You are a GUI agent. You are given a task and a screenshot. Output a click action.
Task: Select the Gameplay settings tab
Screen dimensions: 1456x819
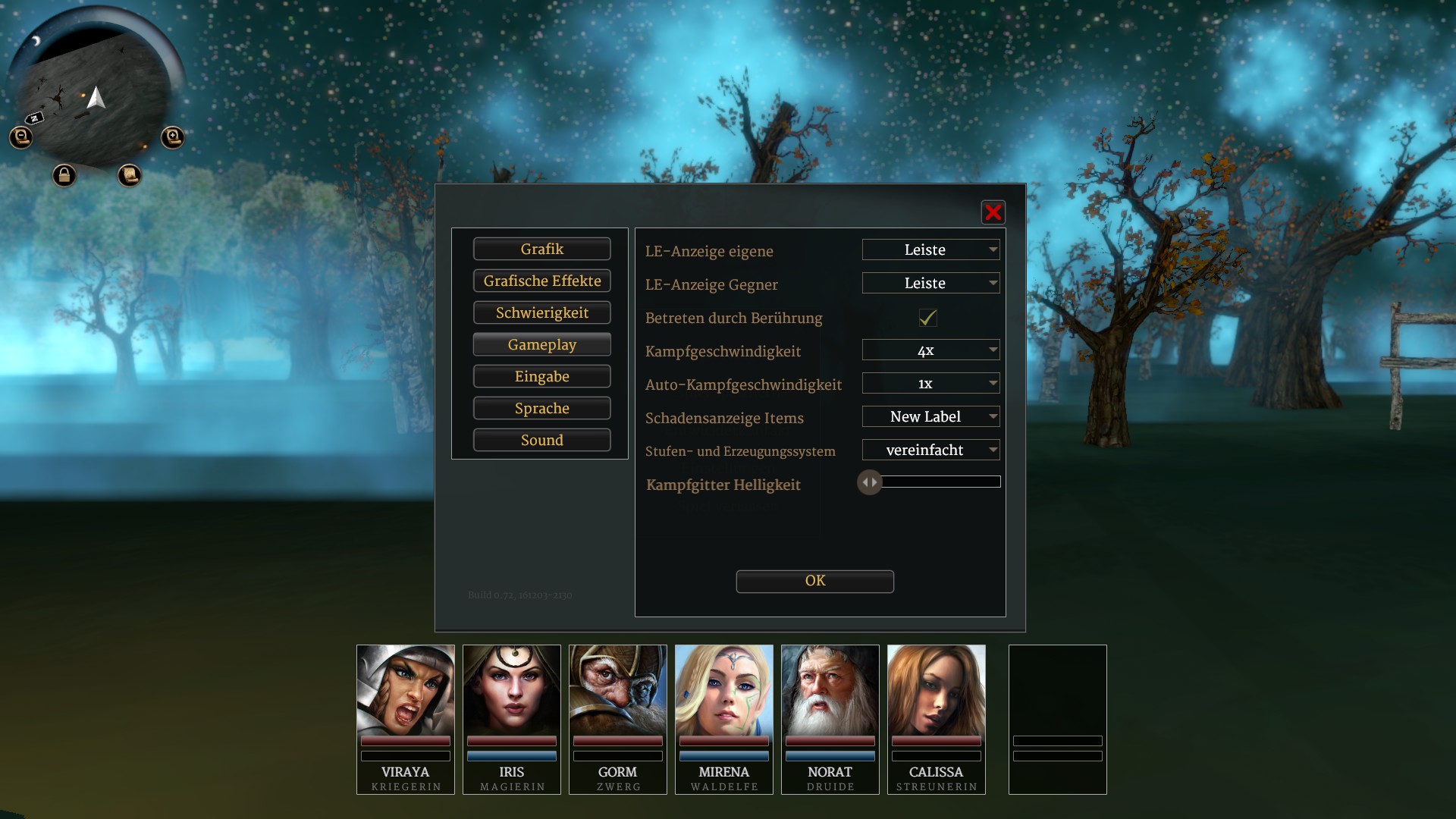point(541,345)
